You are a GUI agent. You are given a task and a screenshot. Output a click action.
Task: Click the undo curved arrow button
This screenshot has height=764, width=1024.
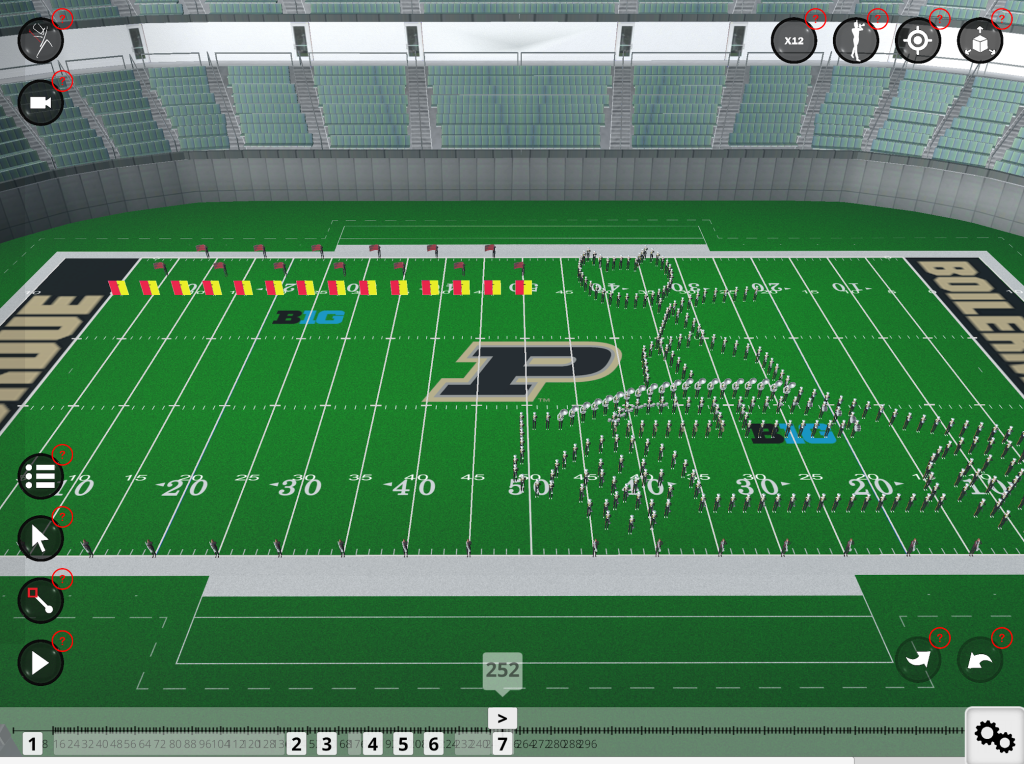click(x=980, y=660)
